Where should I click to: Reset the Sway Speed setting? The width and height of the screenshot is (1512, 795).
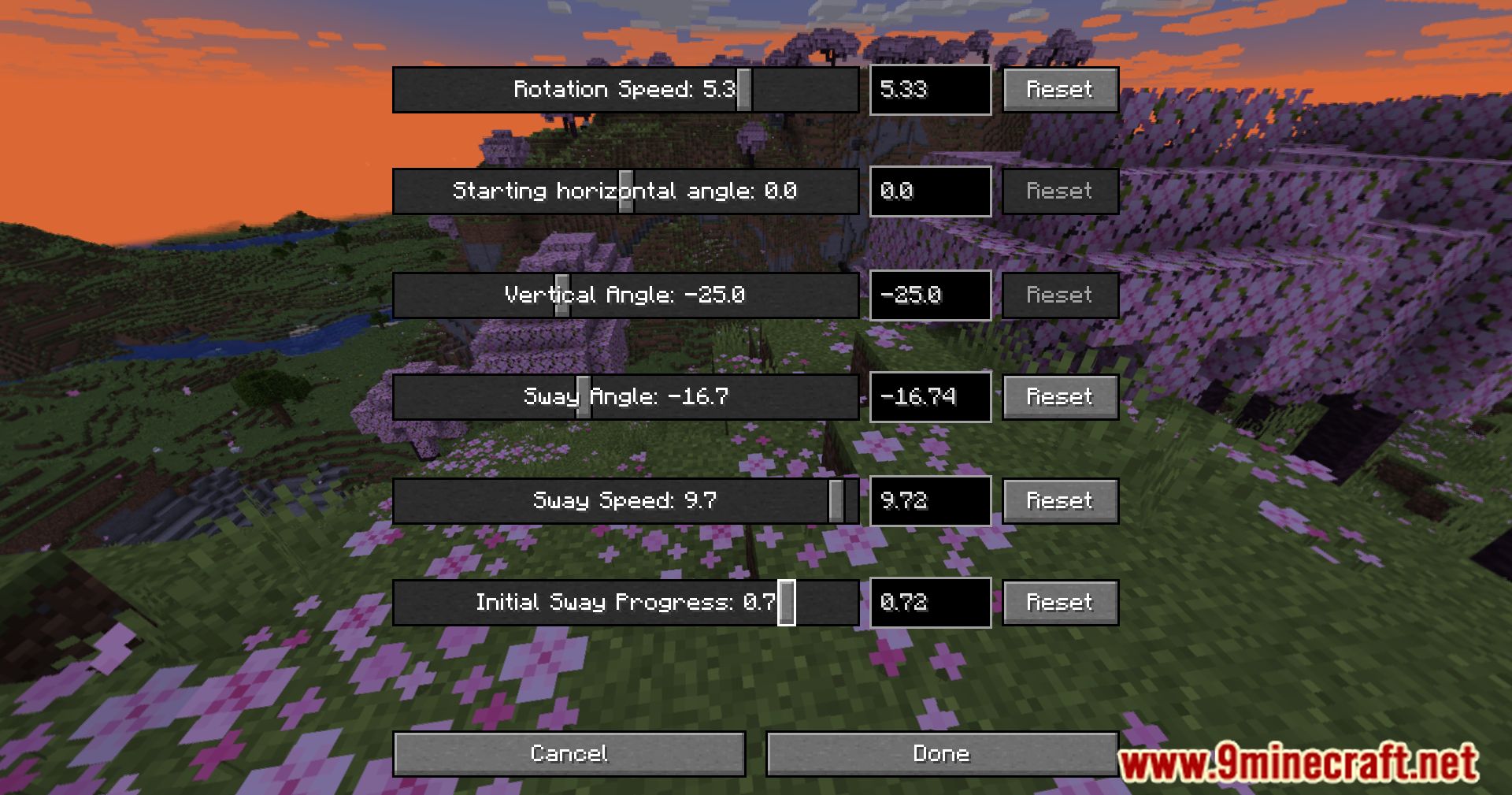[x=1059, y=501]
